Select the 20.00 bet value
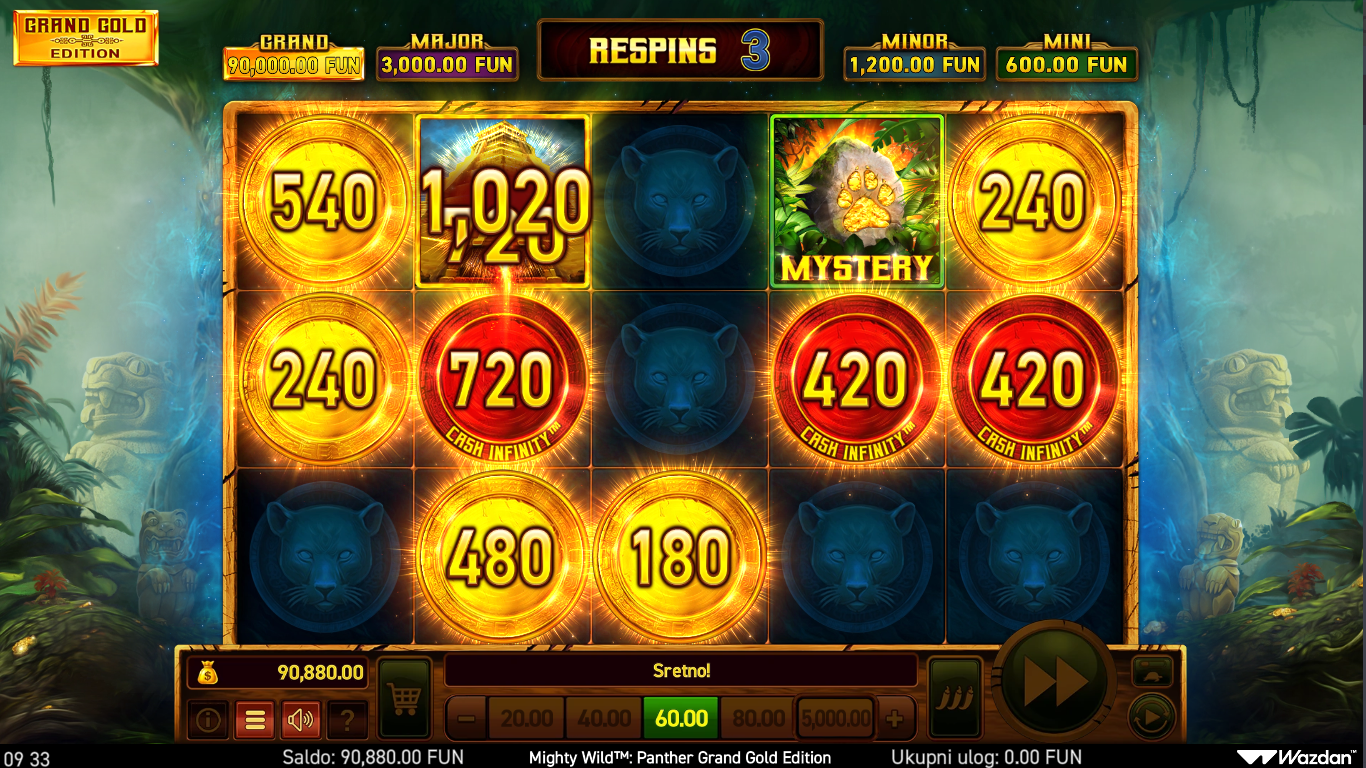 [526, 719]
